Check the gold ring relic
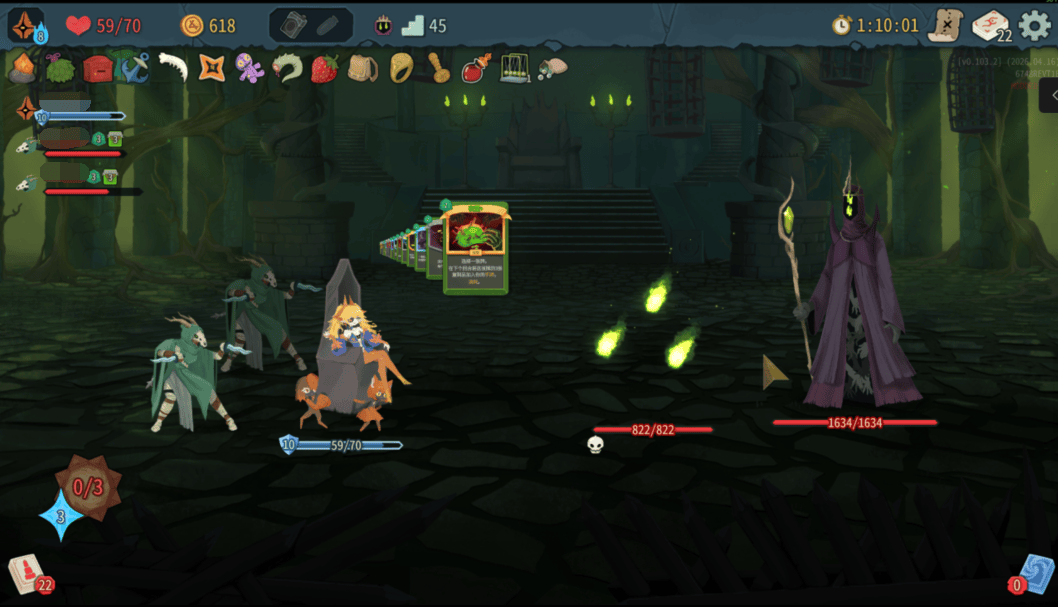Screen dimensions: 1058x607 (x=401, y=68)
